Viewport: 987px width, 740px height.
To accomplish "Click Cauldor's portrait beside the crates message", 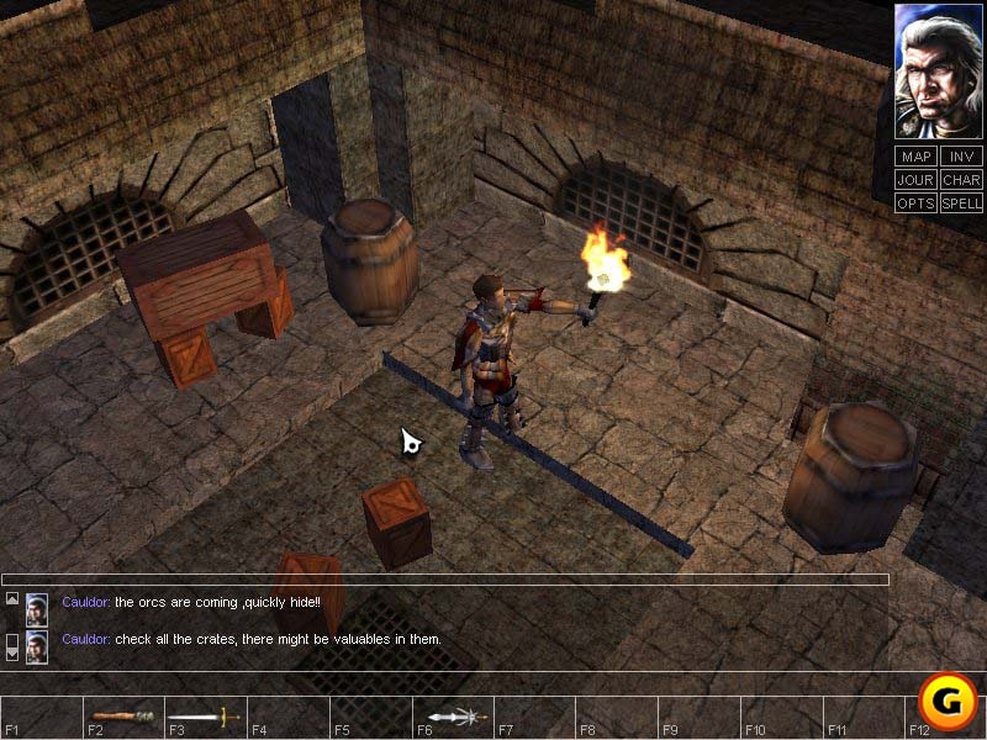I will [37, 645].
